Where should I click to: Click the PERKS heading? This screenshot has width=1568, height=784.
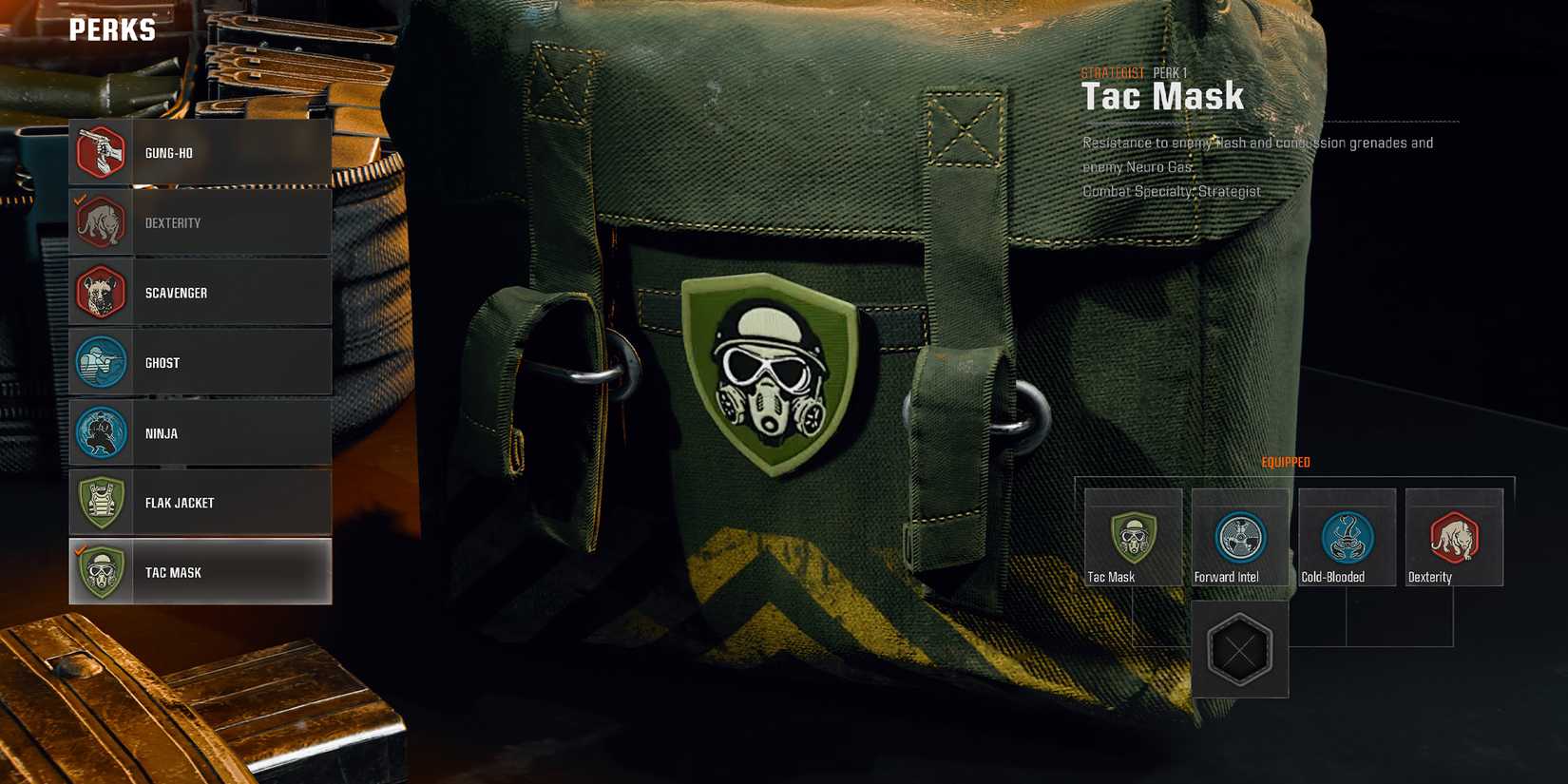click(114, 29)
